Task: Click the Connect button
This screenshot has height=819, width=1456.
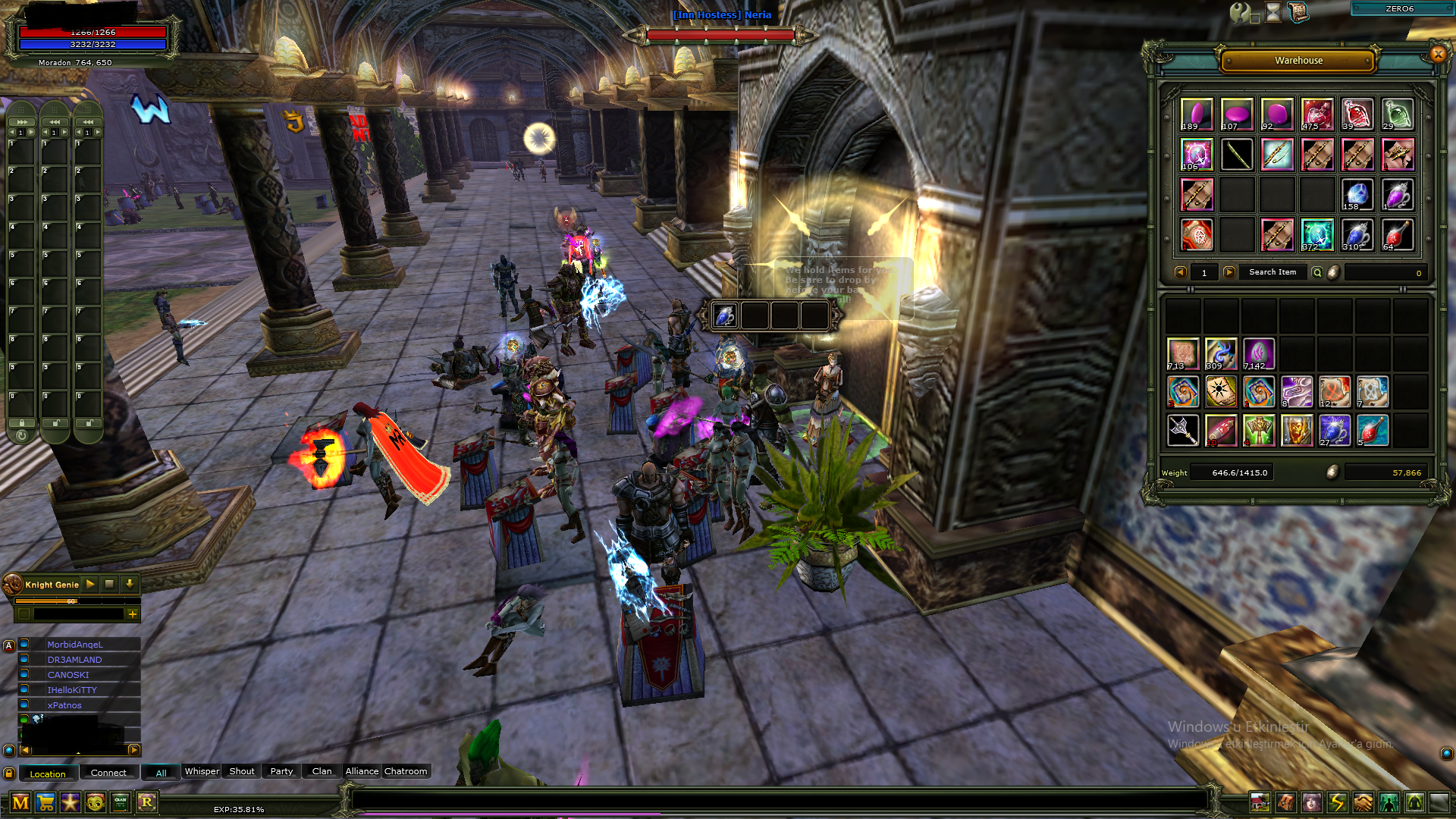Action: [108, 773]
